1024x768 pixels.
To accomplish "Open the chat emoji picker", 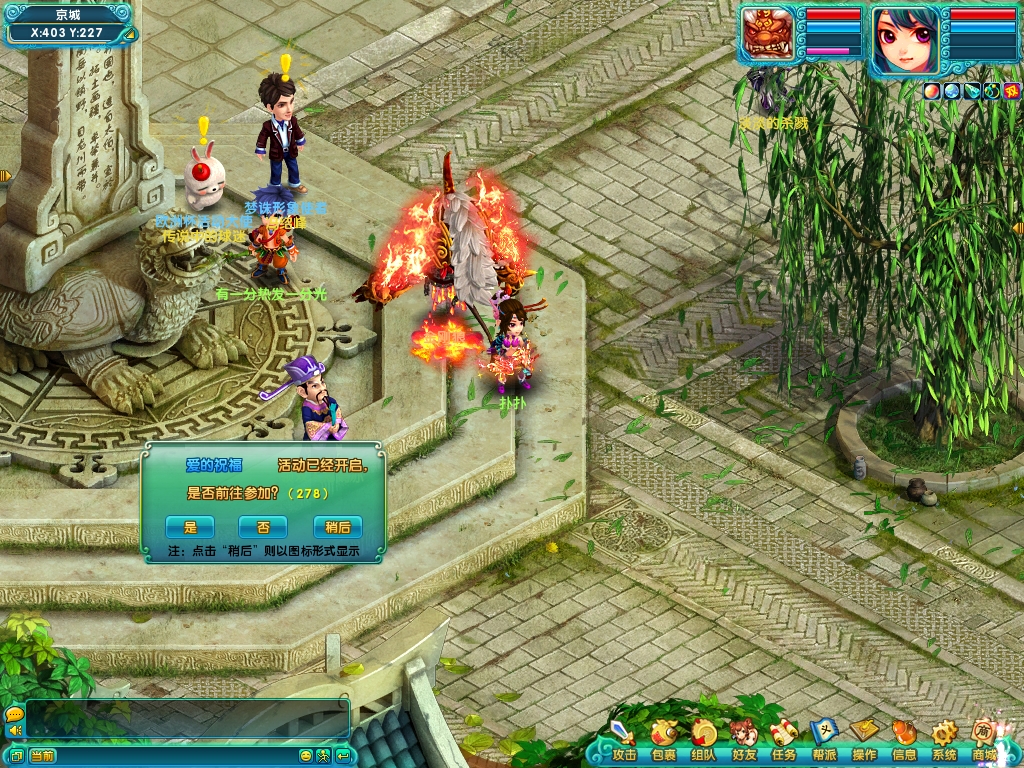I will coord(306,755).
